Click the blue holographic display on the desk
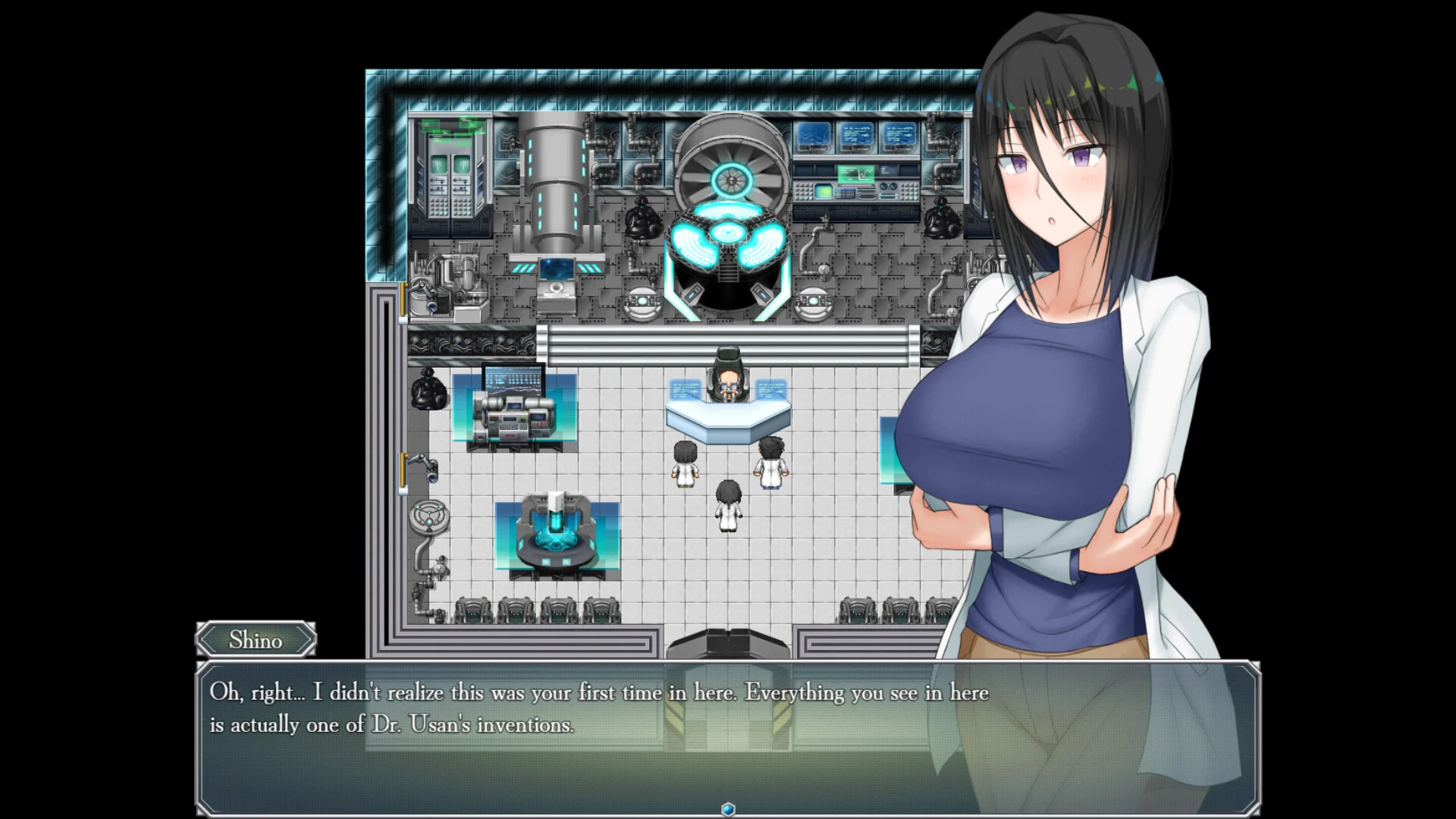Viewport: 1456px width, 819px height. coord(686,391)
